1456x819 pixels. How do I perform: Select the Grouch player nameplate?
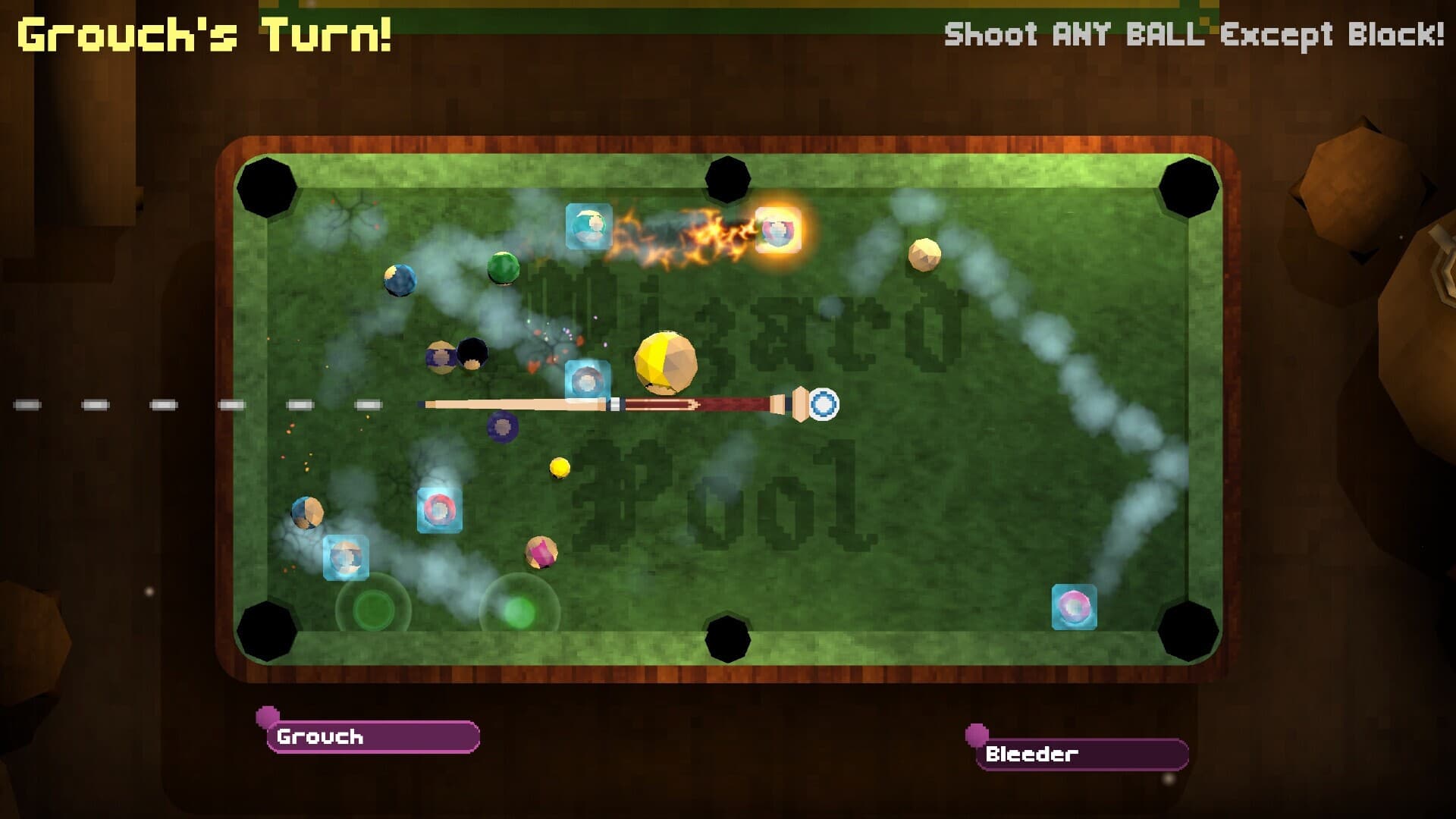coord(372,734)
